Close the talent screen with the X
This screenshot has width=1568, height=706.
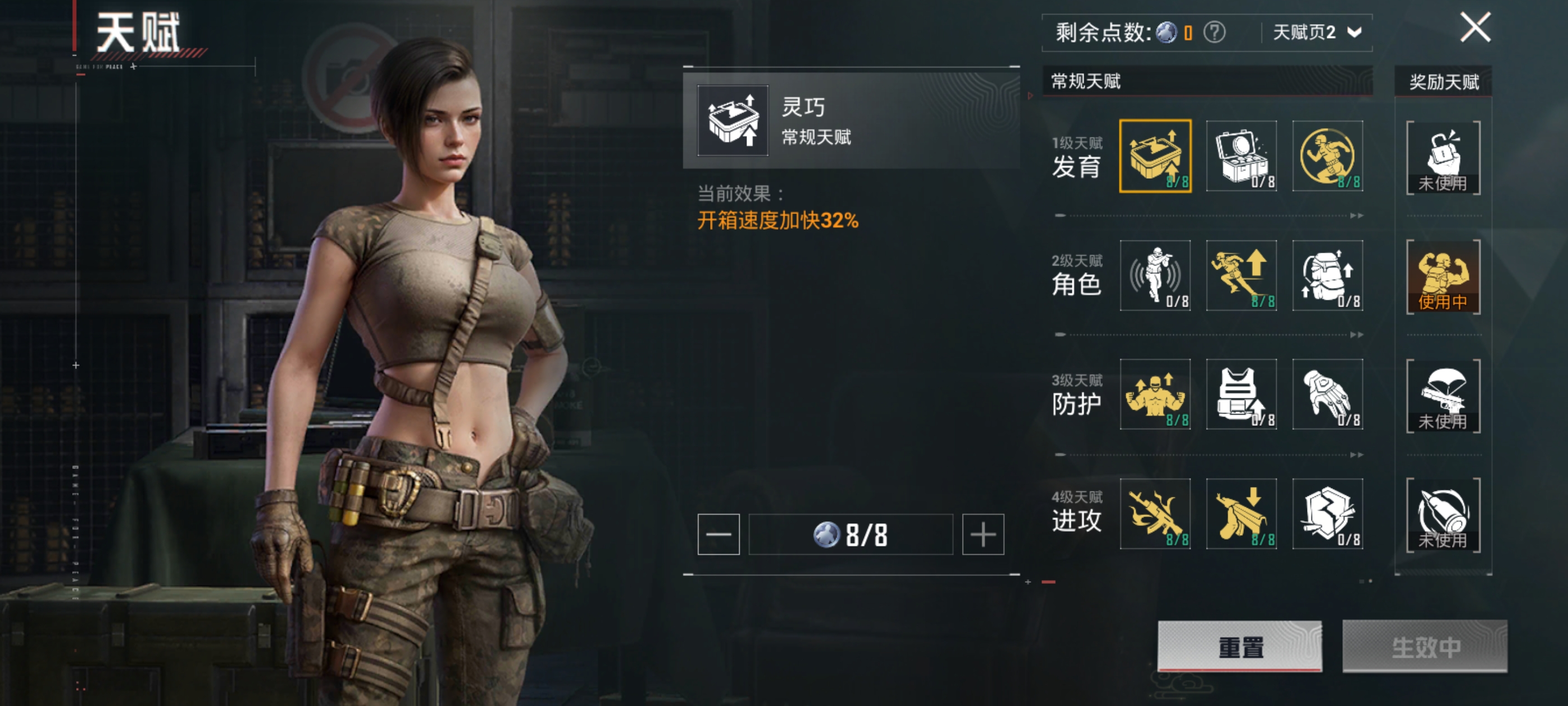click(x=1475, y=28)
